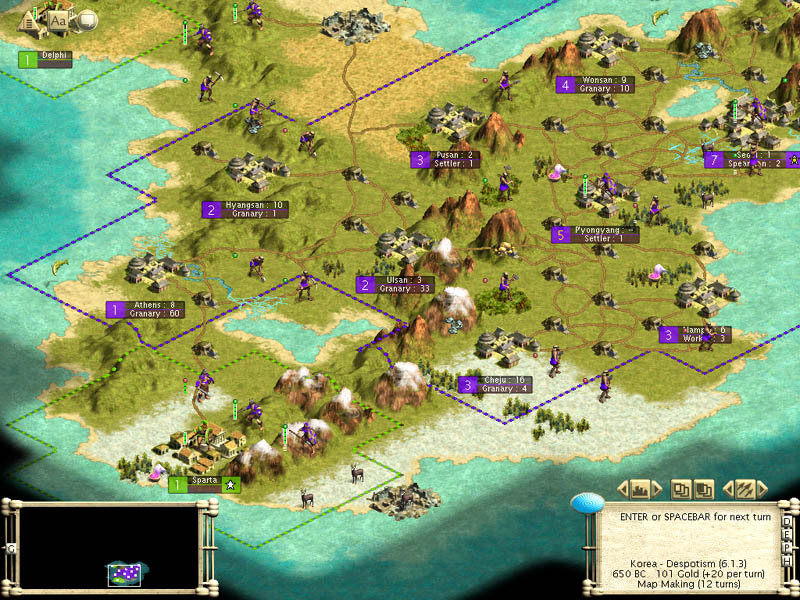
Task: Select previous unit with left arrow
Action: 728,489
